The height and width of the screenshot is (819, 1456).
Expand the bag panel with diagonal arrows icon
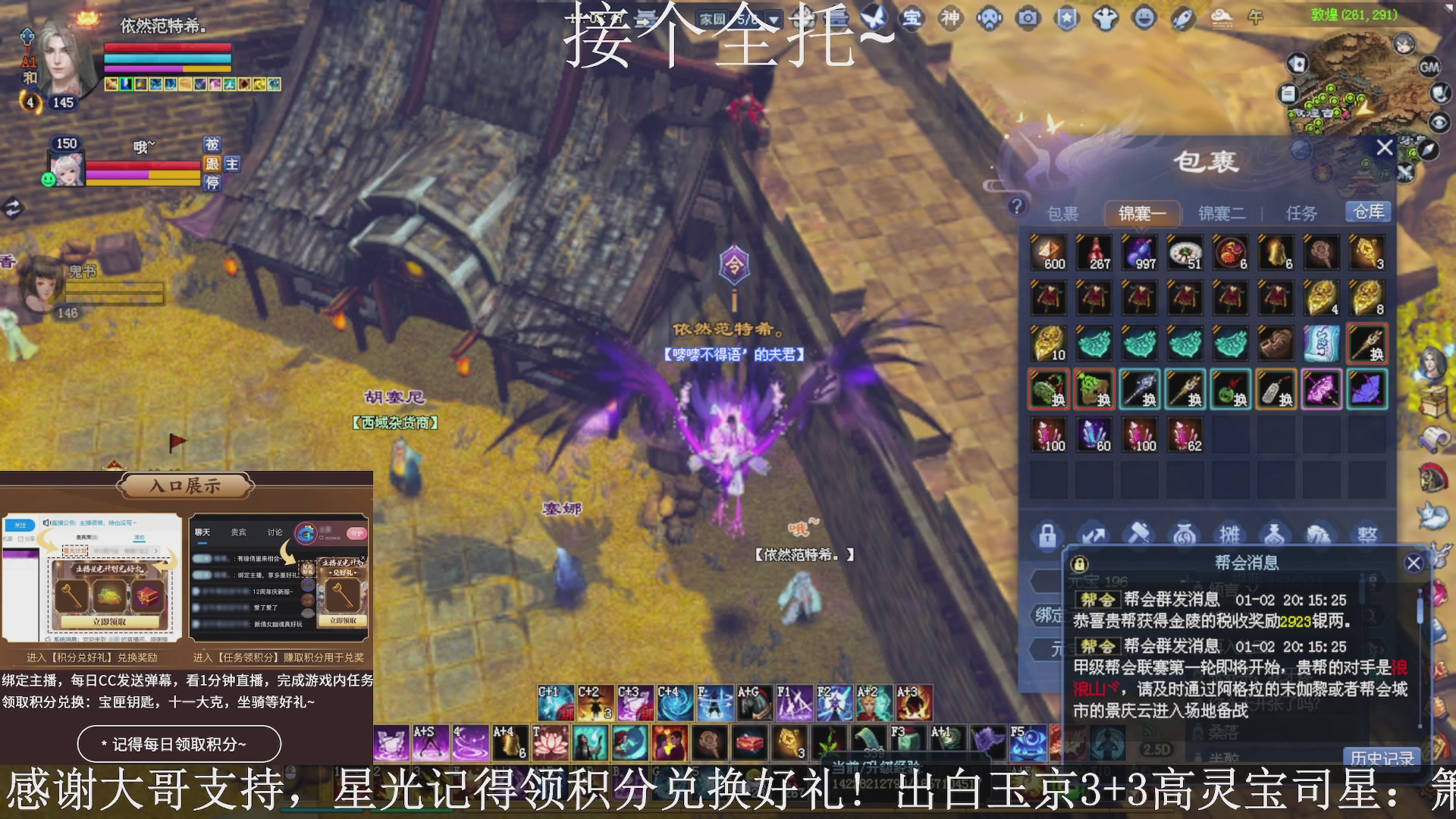(x=1094, y=535)
